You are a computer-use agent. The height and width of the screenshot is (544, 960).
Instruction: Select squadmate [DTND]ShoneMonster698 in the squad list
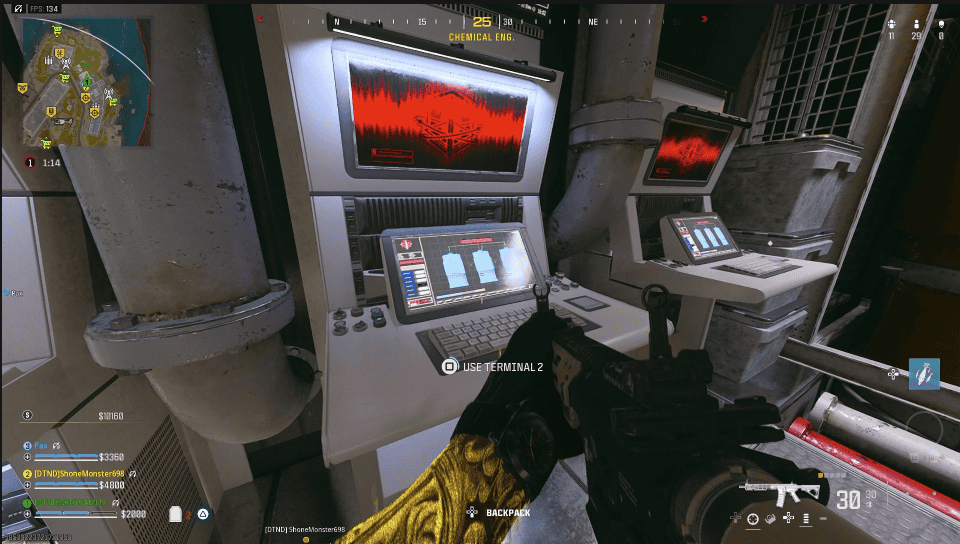(80, 473)
